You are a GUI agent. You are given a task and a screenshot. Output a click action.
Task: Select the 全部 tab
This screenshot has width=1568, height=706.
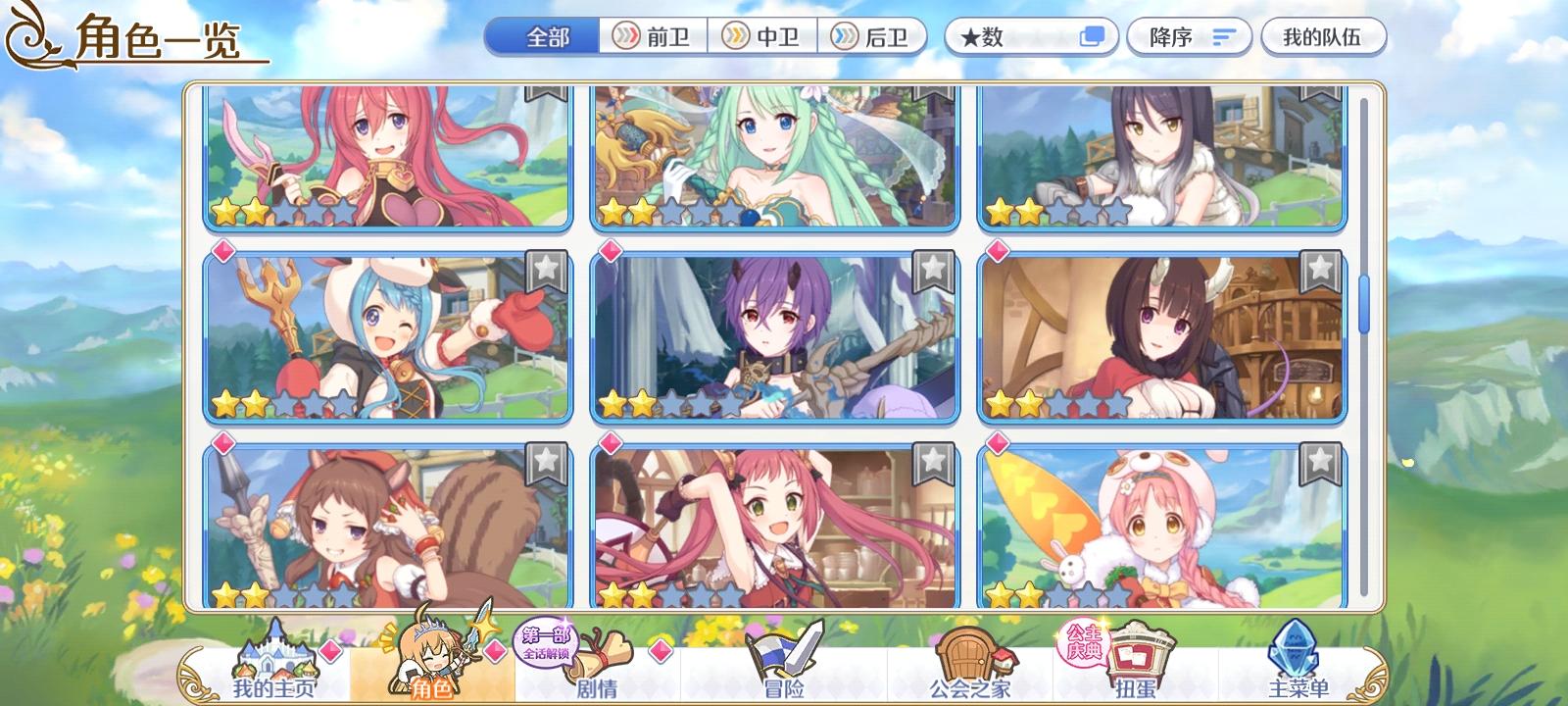(543, 36)
